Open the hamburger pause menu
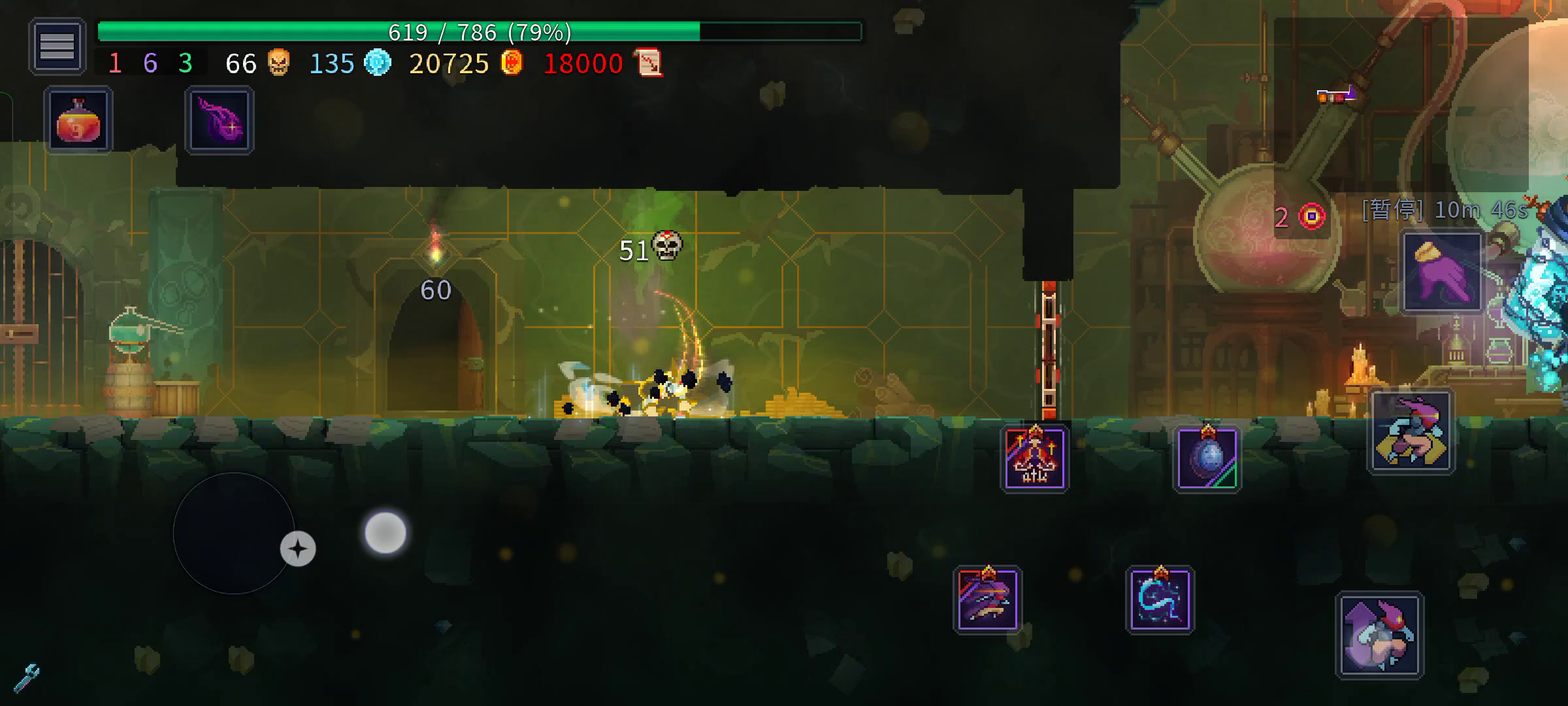 57,46
